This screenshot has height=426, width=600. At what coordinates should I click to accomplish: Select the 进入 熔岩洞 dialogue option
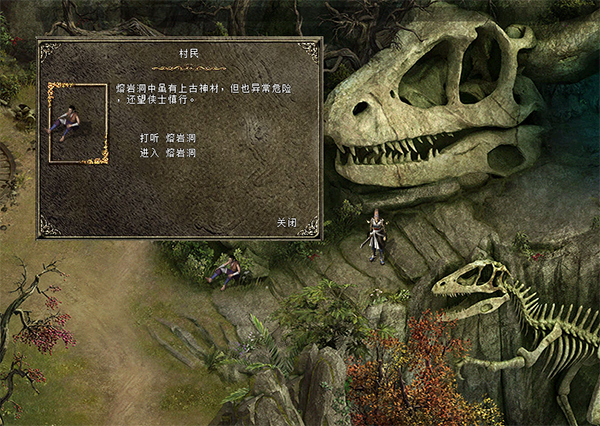point(167,152)
